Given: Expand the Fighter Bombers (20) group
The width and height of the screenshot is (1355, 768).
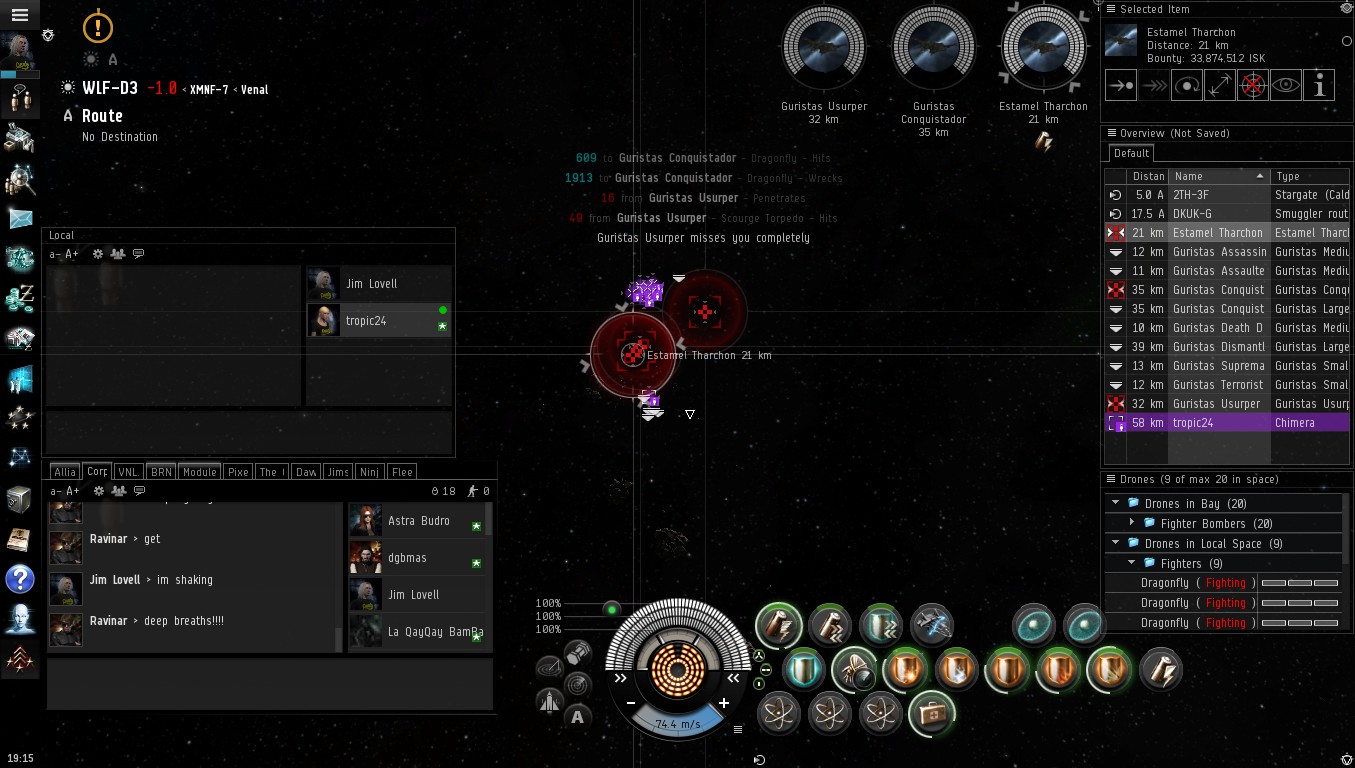Looking at the screenshot, I should (x=1132, y=523).
